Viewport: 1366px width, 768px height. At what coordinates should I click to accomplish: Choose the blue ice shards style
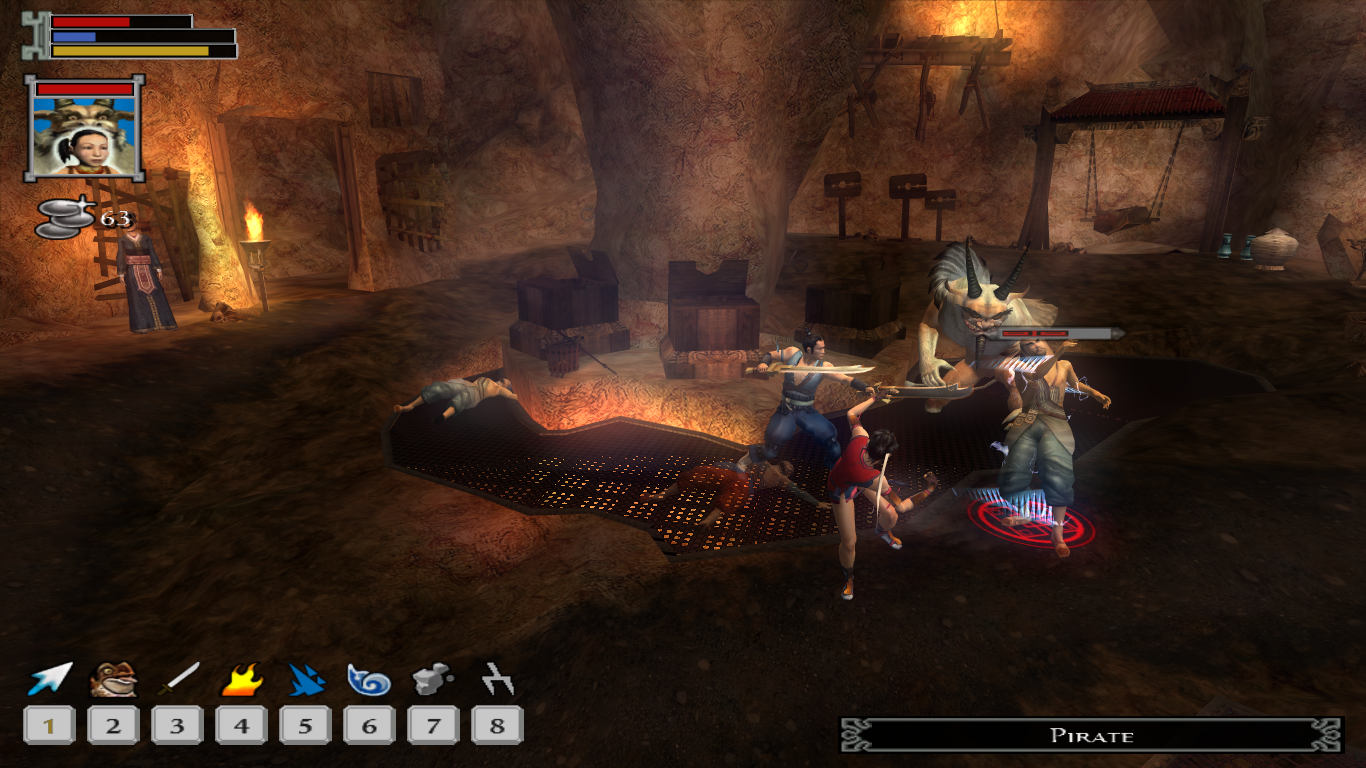click(305, 680)
